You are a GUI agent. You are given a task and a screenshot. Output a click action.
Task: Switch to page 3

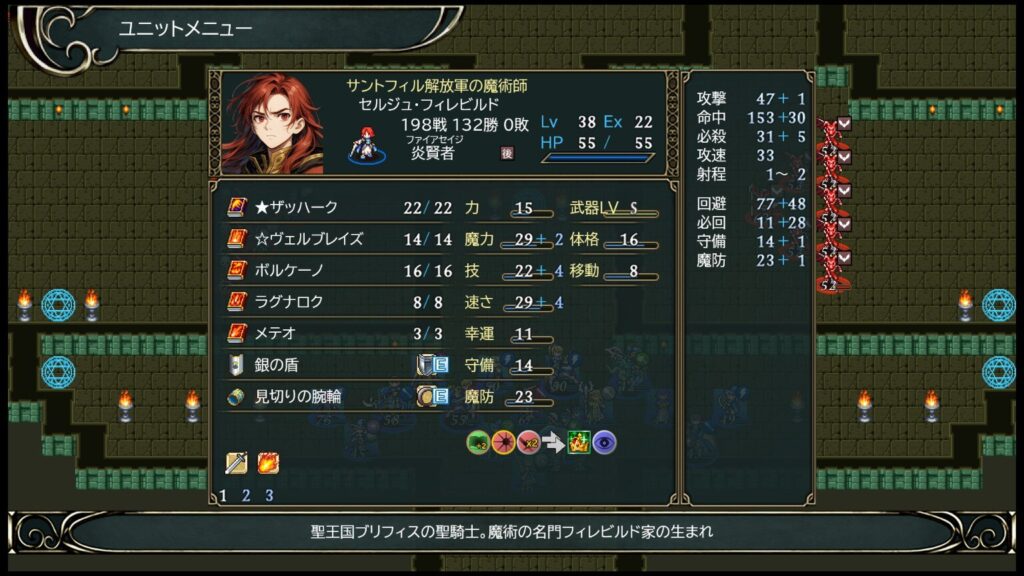click(269, 495)
